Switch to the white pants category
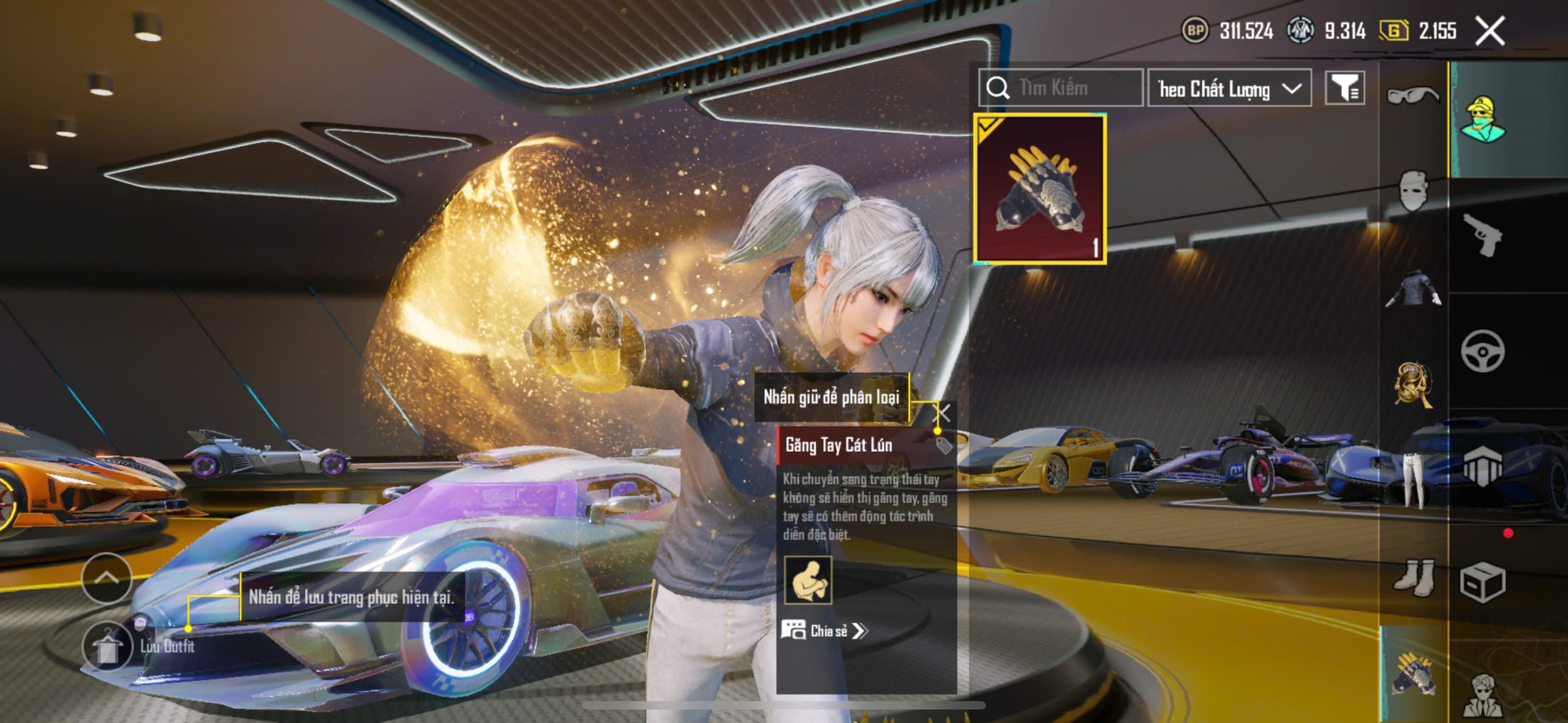Viewport: 1568px width, 723px height. [1414, 481]
